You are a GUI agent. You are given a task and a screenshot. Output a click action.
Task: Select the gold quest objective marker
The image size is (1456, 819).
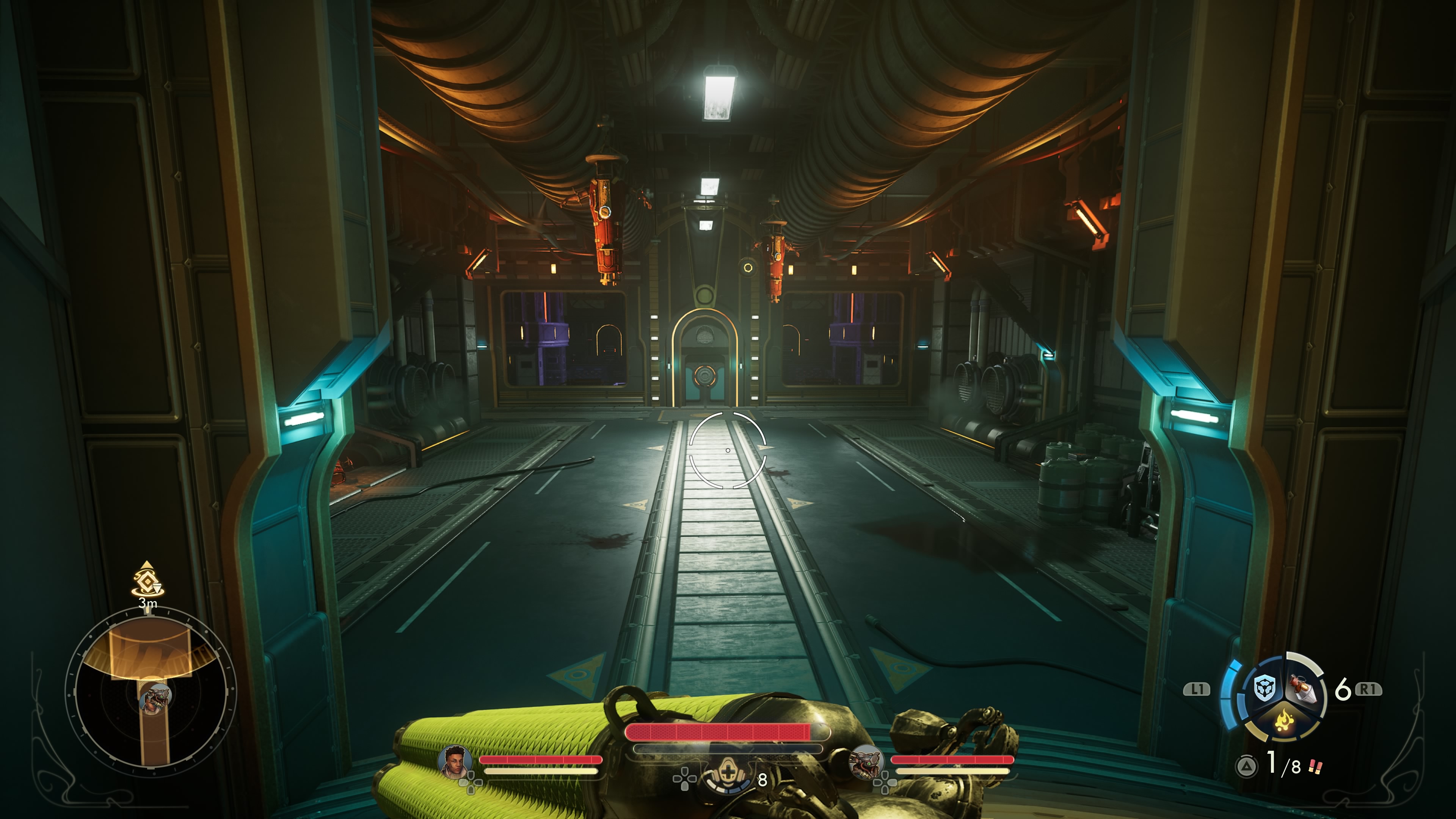147,580
